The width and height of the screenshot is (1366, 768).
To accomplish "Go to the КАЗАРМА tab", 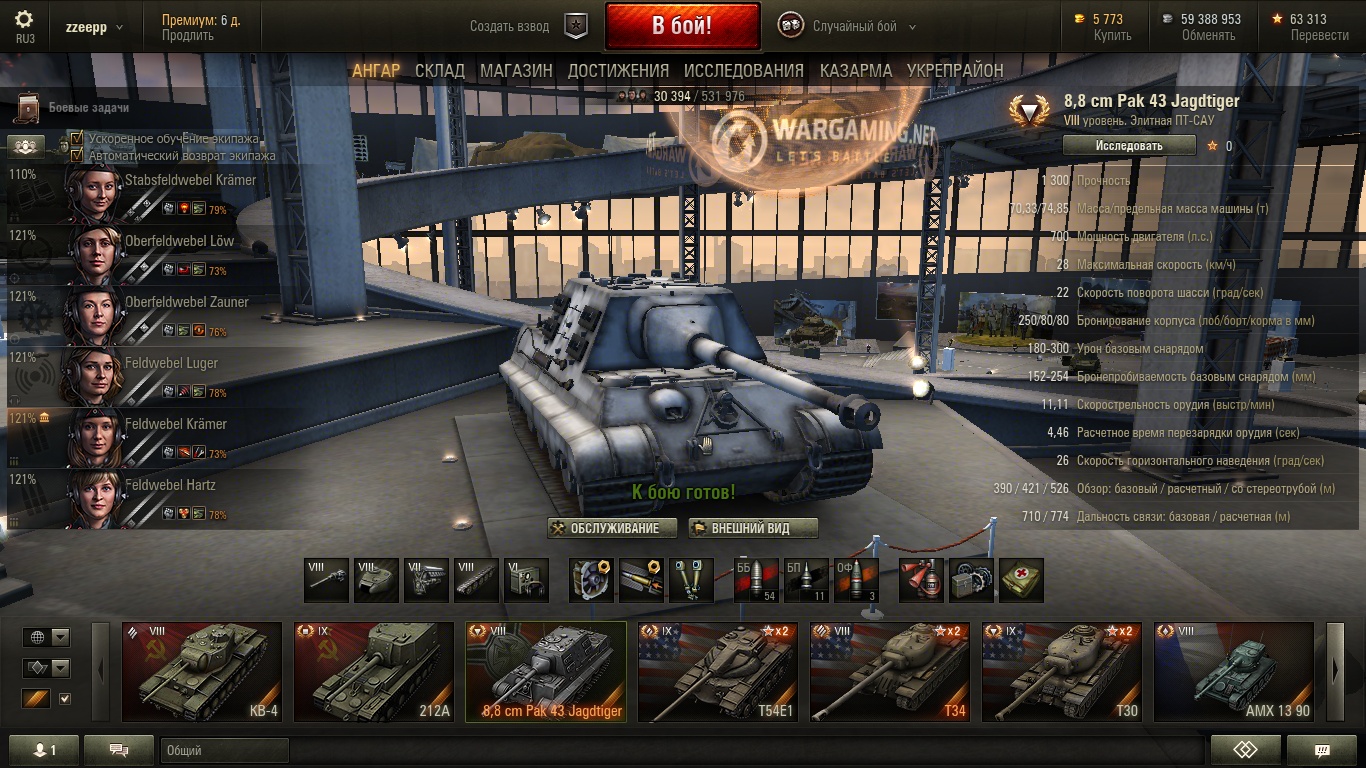I will pyautogui.click(x=856, y=71).
